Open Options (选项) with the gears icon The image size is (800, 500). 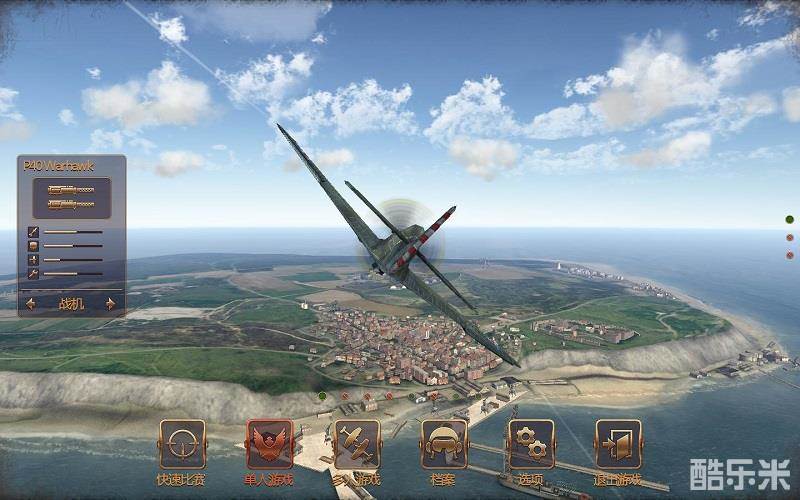click(531, 444)
